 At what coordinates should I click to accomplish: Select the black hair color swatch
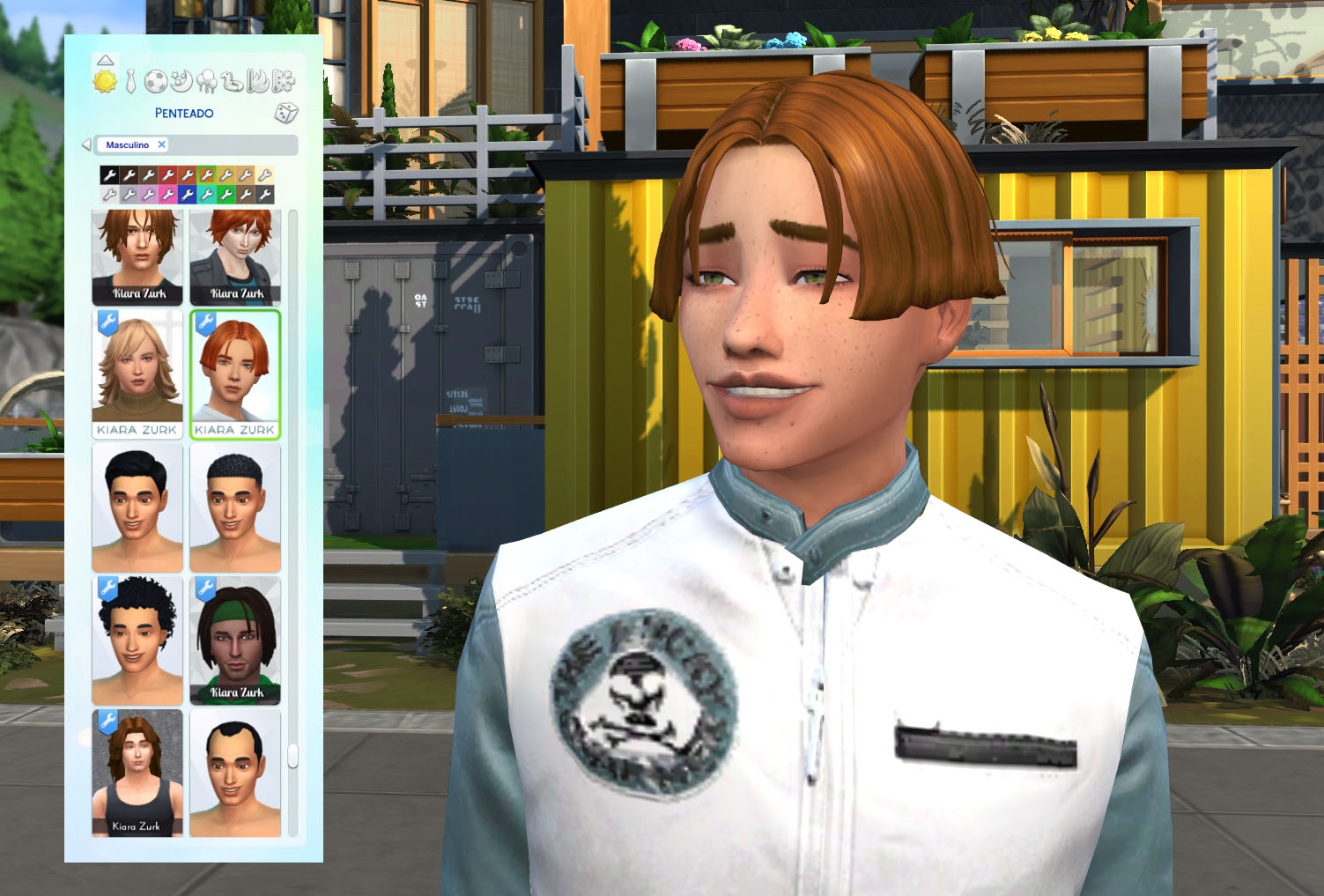(109, 174)
